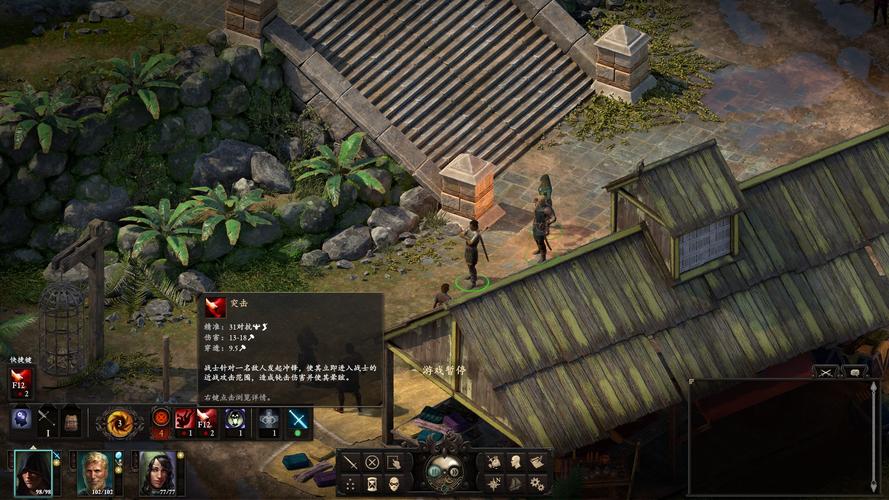Select the dark-haired woman portrait

157,471
